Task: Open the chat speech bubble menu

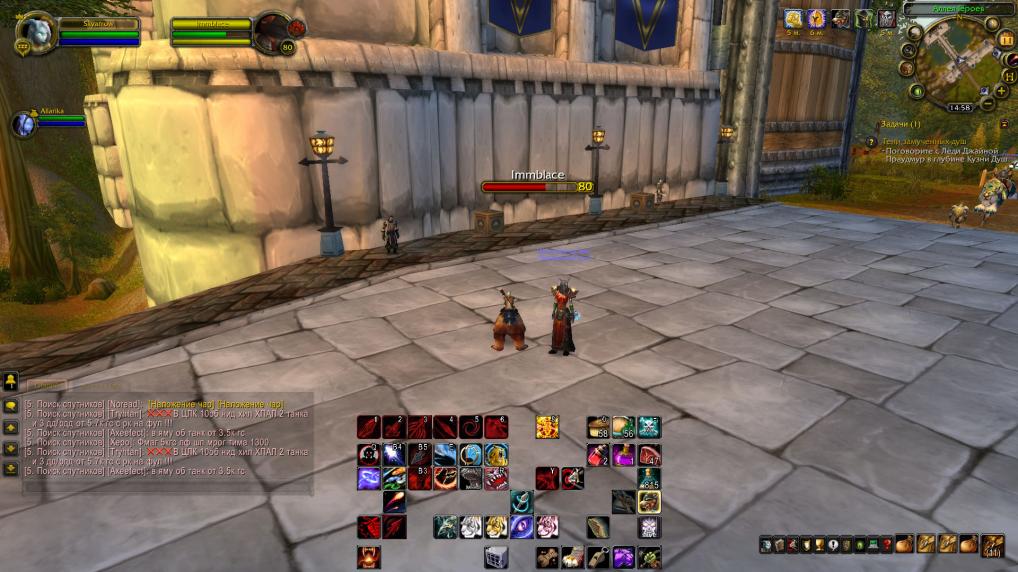Action: (11, 406)
